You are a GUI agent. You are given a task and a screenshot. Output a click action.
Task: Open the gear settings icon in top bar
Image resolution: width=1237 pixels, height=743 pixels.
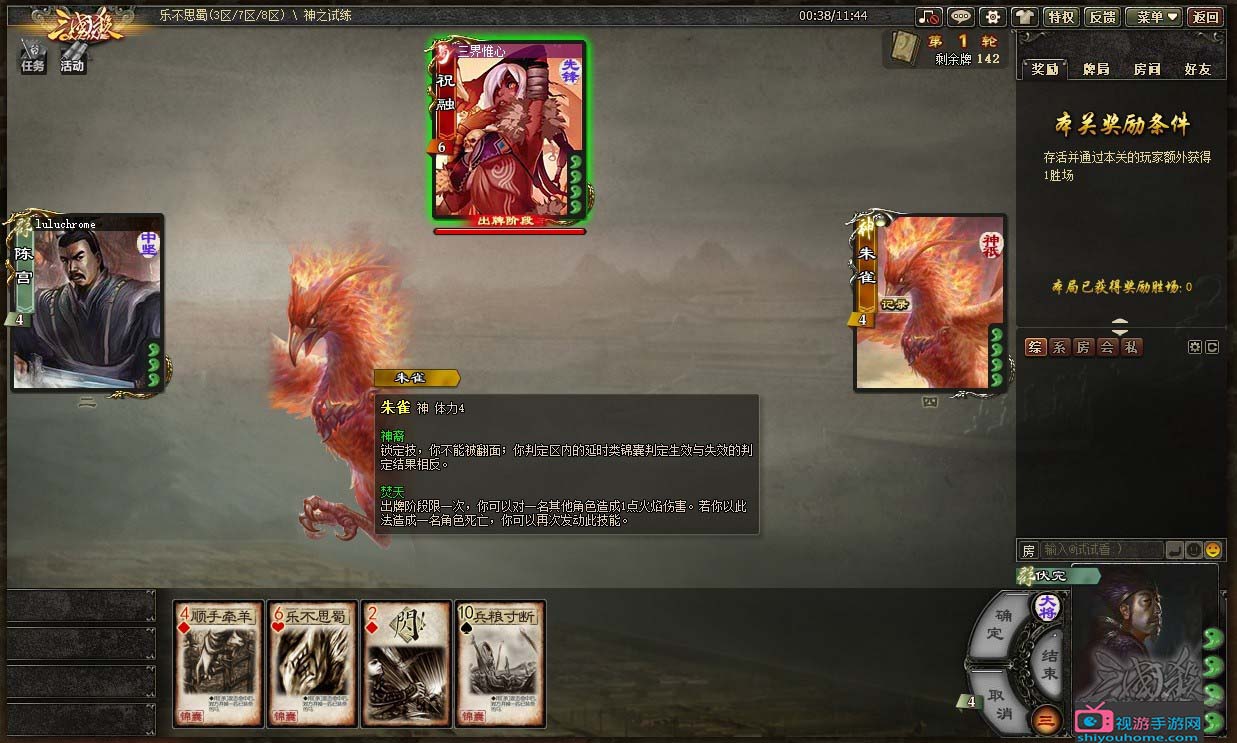[992, 17]
